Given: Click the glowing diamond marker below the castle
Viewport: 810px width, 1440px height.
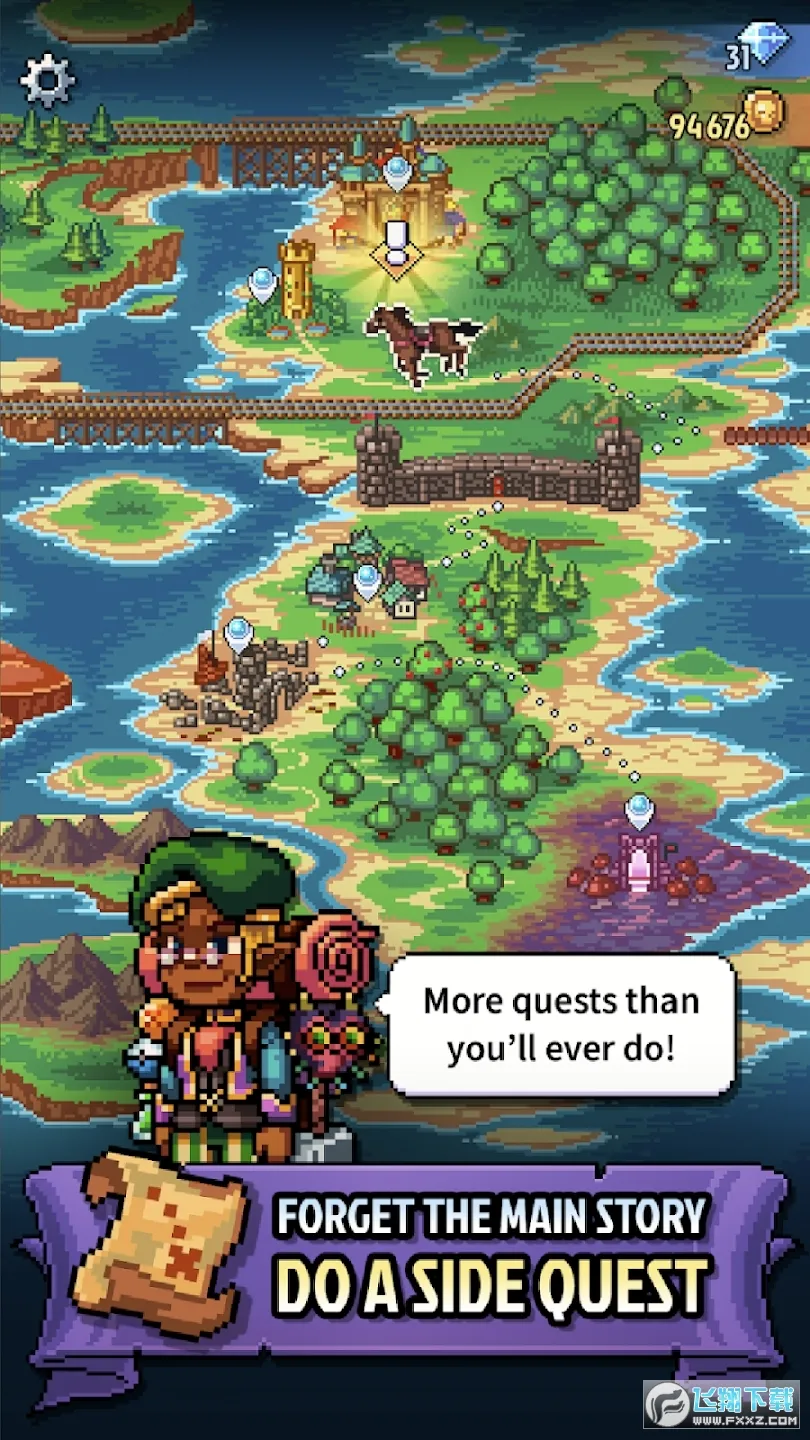Looking at the screenshot, I should point(396,246).
